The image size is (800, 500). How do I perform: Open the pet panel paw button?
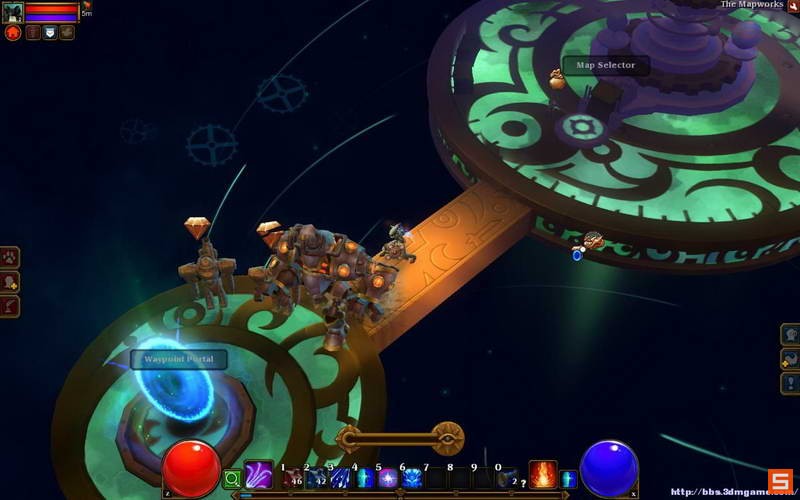click(11, 258)
